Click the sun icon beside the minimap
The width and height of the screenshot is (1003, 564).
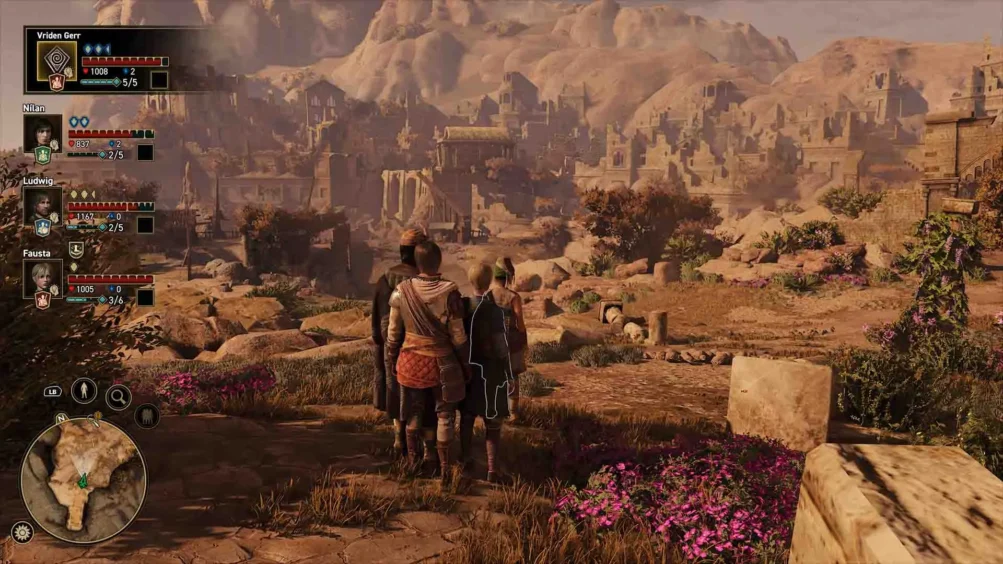[21, 532]
